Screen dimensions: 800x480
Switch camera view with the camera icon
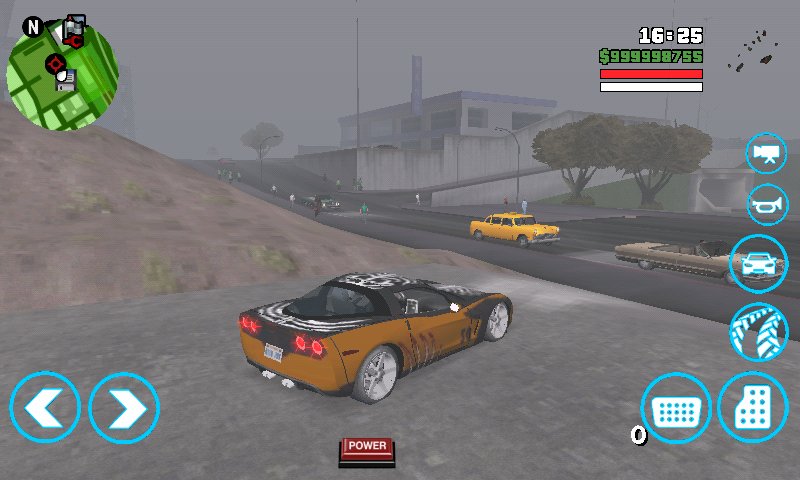767,153
